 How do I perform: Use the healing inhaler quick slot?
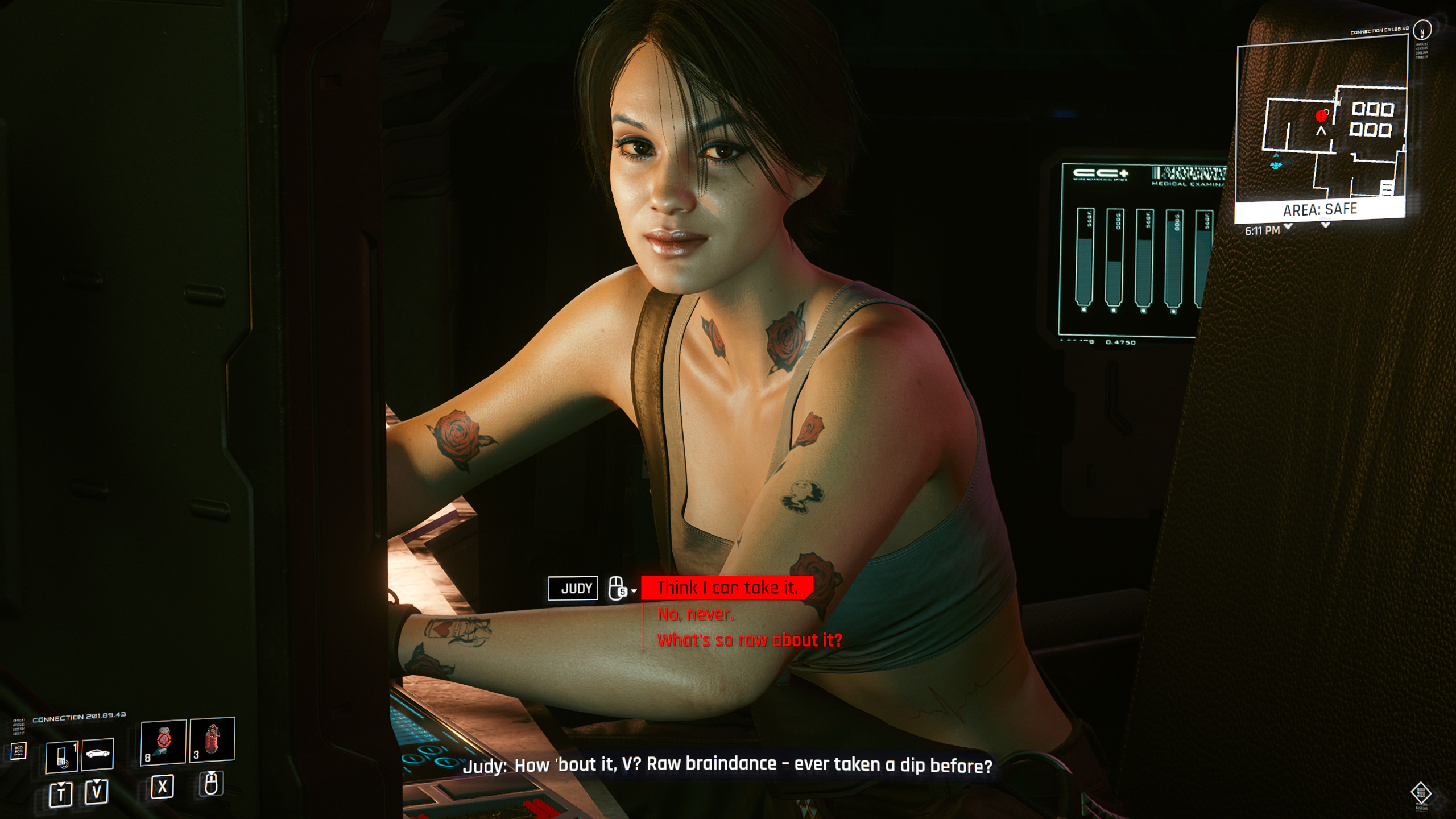tap(163, 742)
